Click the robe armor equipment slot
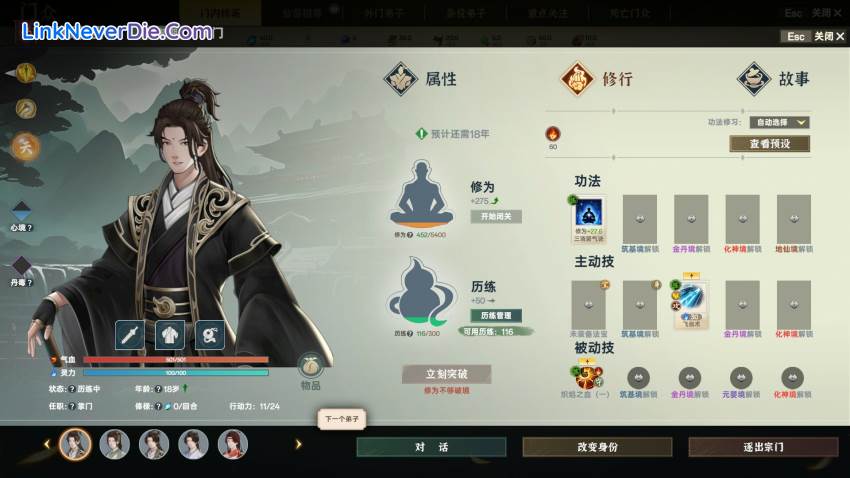This screenshot has height=478, width=850. pyautogui.click(x=170, y=335)
